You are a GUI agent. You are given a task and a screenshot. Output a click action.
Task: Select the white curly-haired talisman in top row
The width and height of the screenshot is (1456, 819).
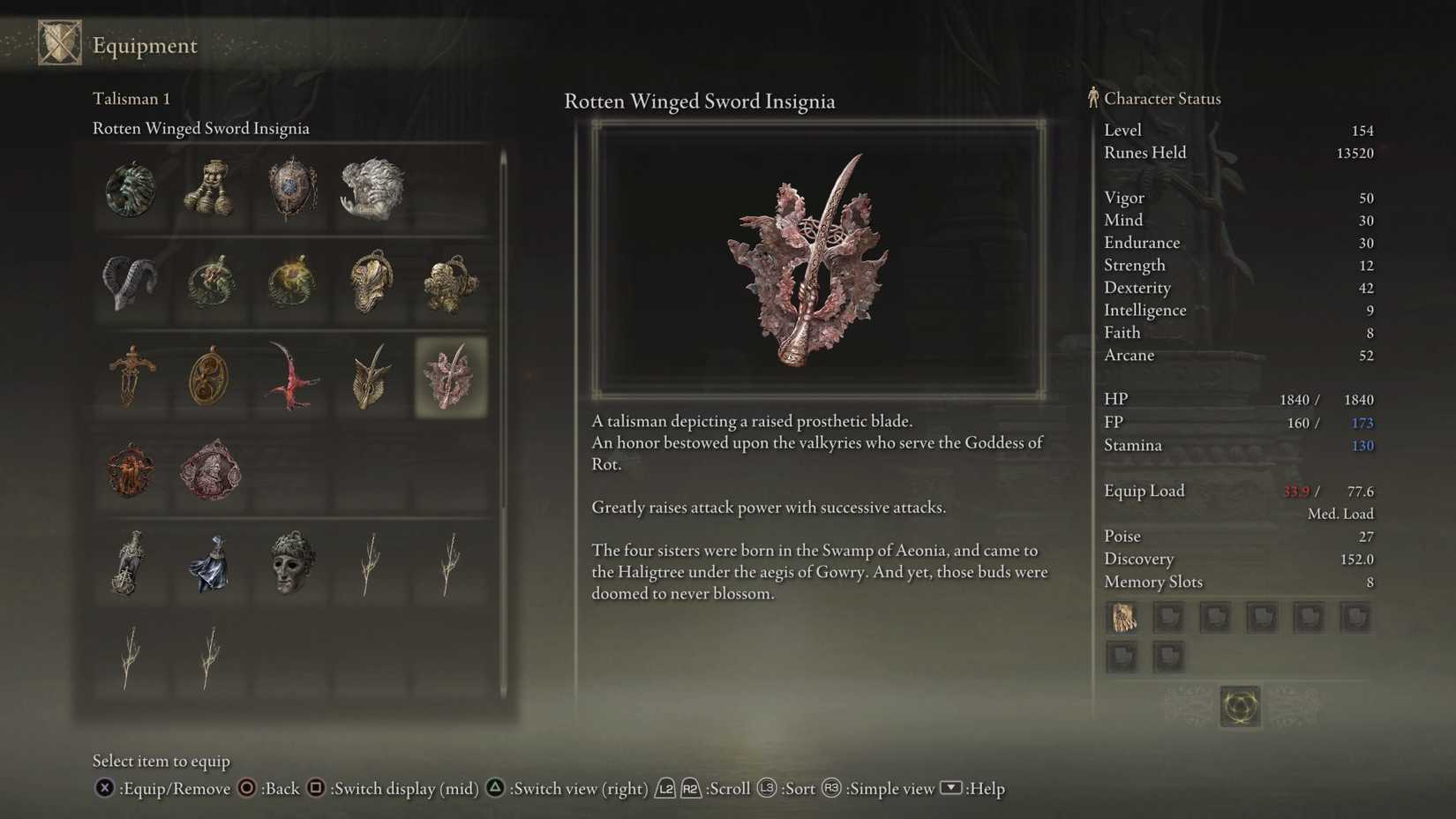coord(371,188)
